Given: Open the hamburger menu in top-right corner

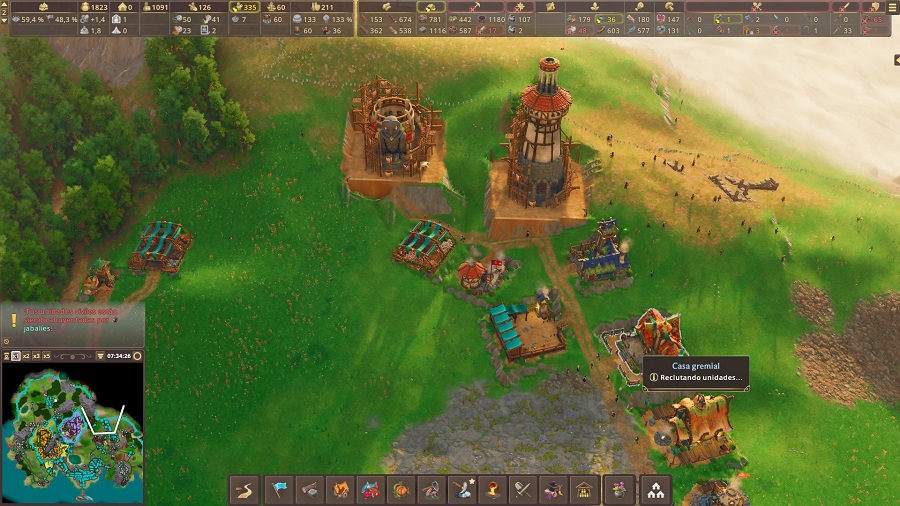Looking at the screenshot, I should tap(892, 7).
